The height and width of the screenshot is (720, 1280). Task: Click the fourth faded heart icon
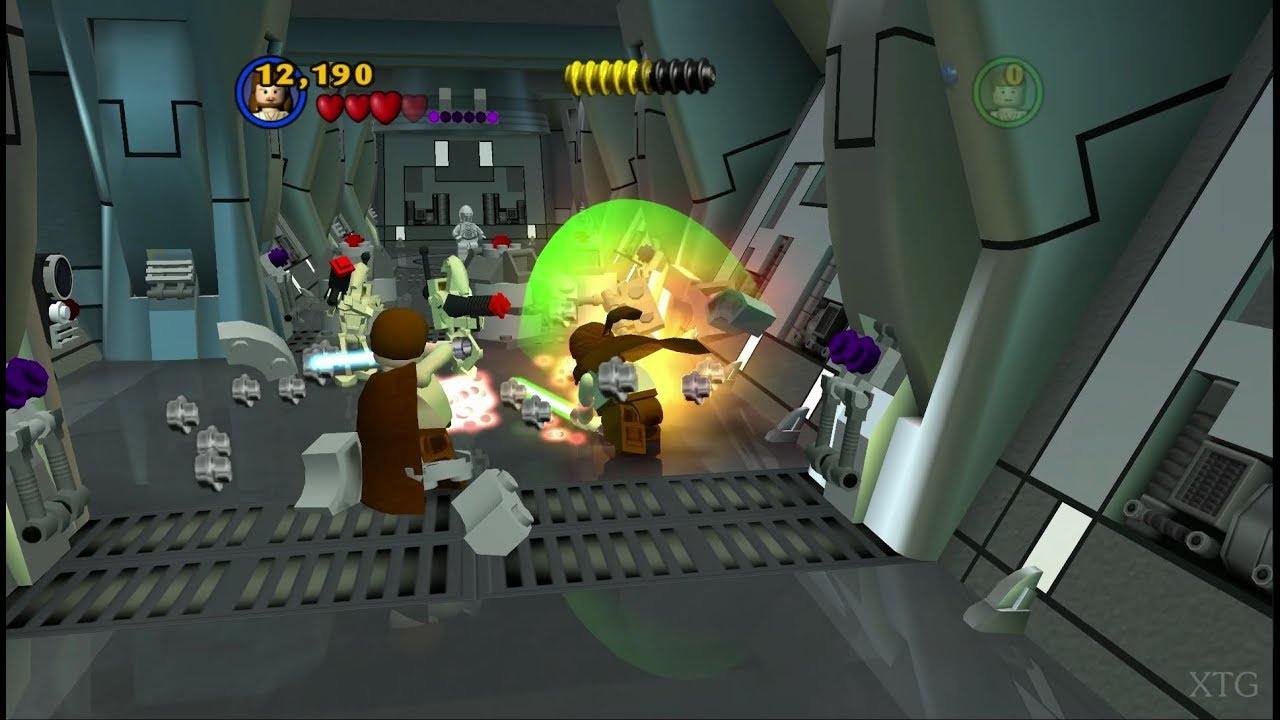coord(415,108)
